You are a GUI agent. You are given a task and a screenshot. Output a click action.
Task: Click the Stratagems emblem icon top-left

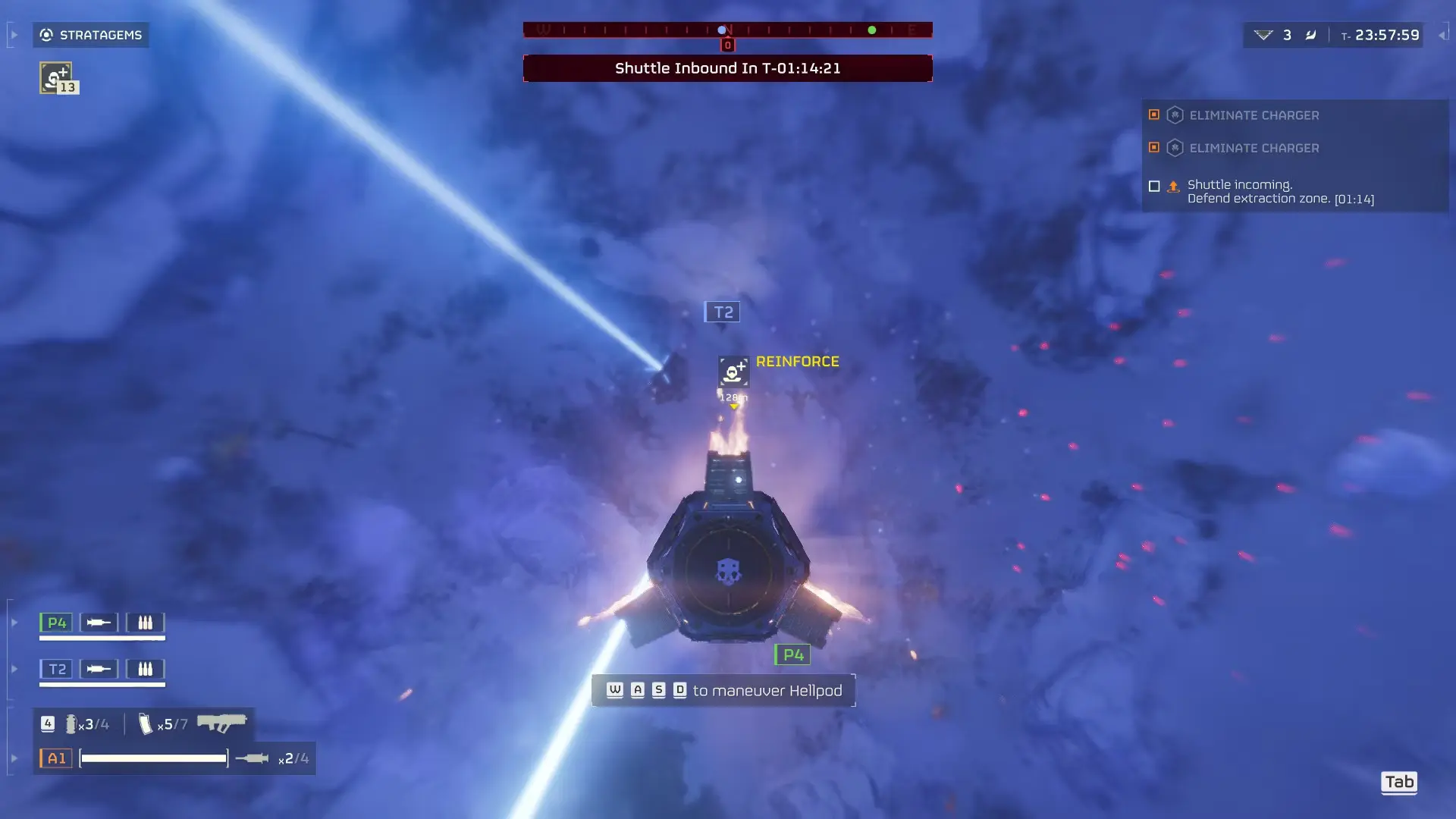pyautogui.click(x=48, y=34)
